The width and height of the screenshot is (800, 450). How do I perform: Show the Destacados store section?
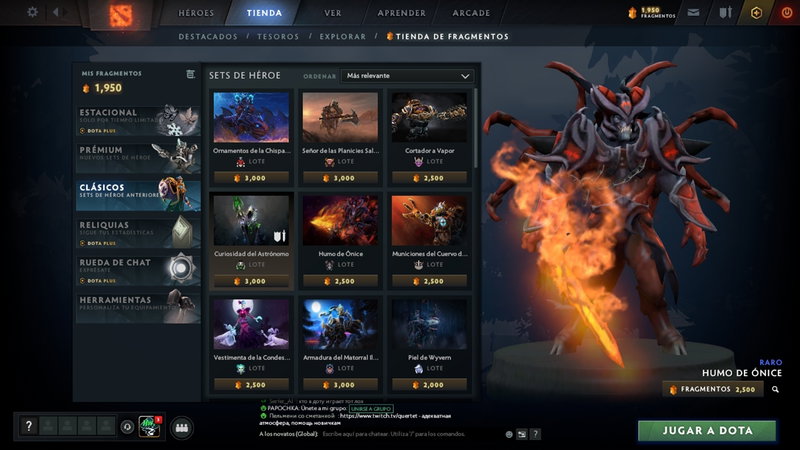click(x=208, y=37)
